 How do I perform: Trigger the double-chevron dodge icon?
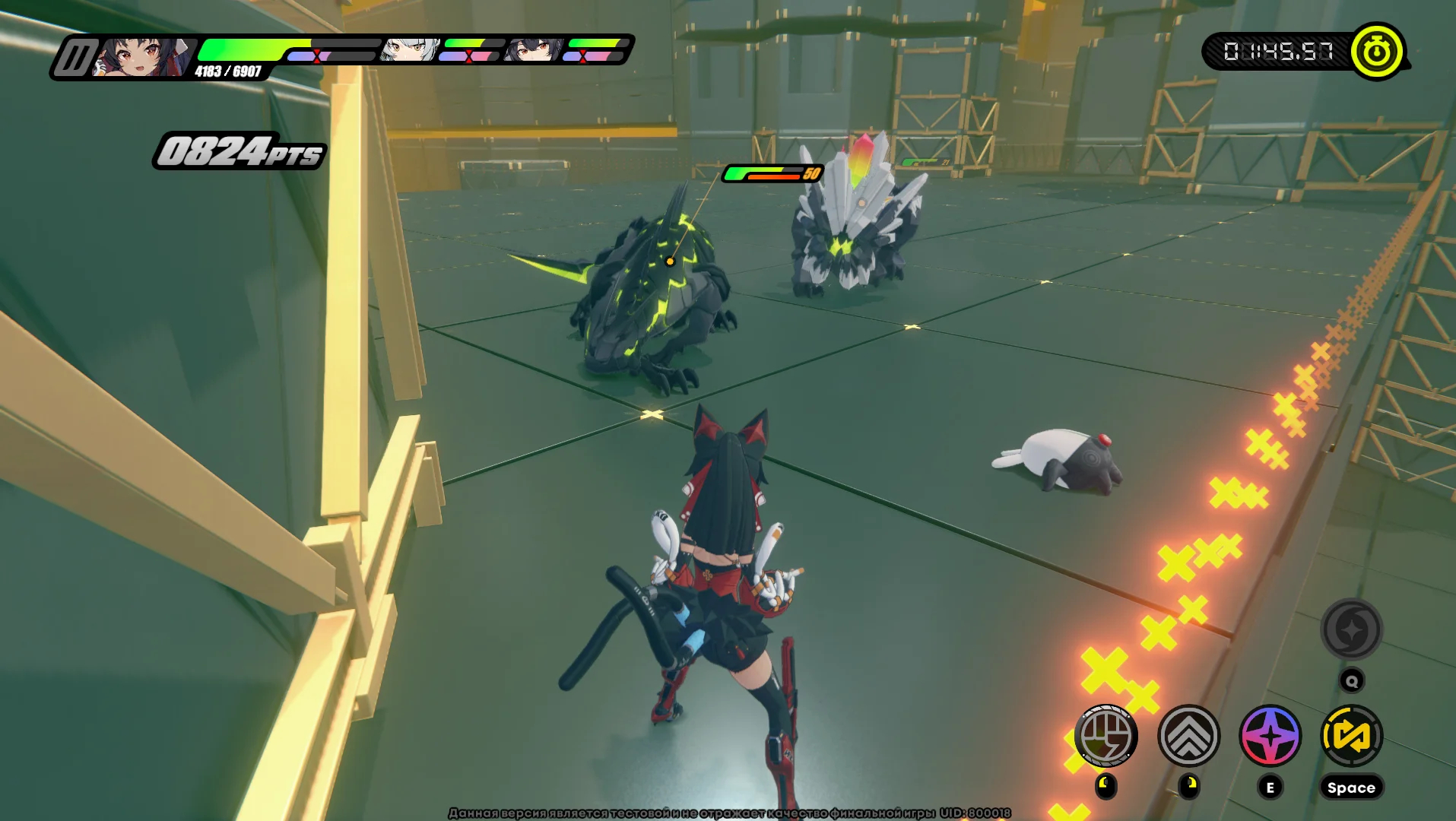point(1188,735)
